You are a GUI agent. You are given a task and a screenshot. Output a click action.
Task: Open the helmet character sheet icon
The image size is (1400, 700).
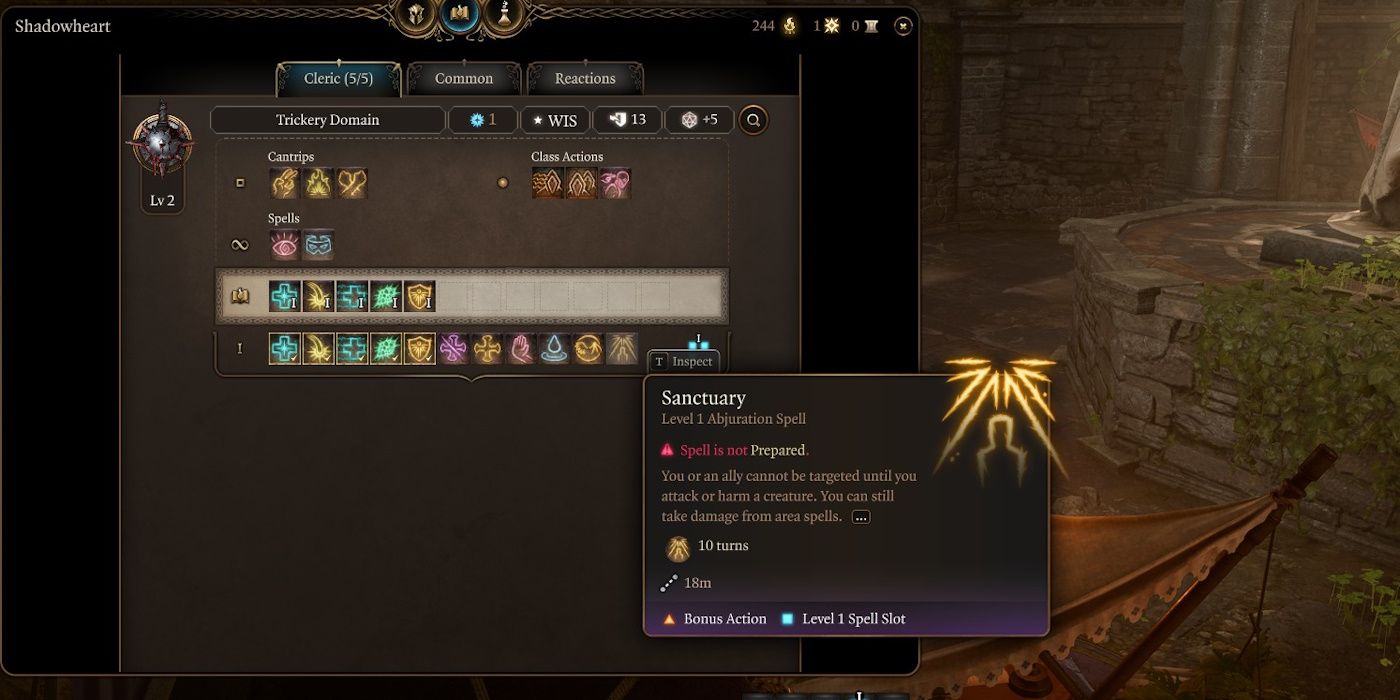[x=415, y=14]
